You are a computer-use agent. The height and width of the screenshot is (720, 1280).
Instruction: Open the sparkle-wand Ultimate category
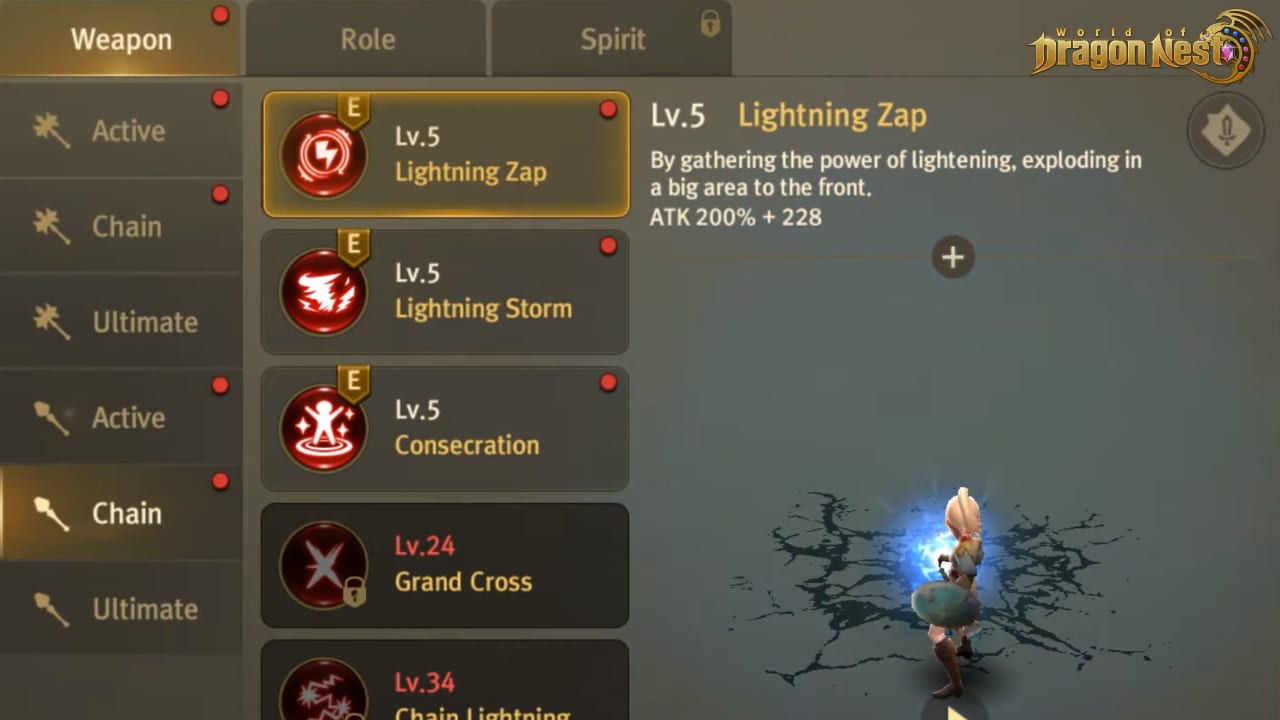pos(120,322)
